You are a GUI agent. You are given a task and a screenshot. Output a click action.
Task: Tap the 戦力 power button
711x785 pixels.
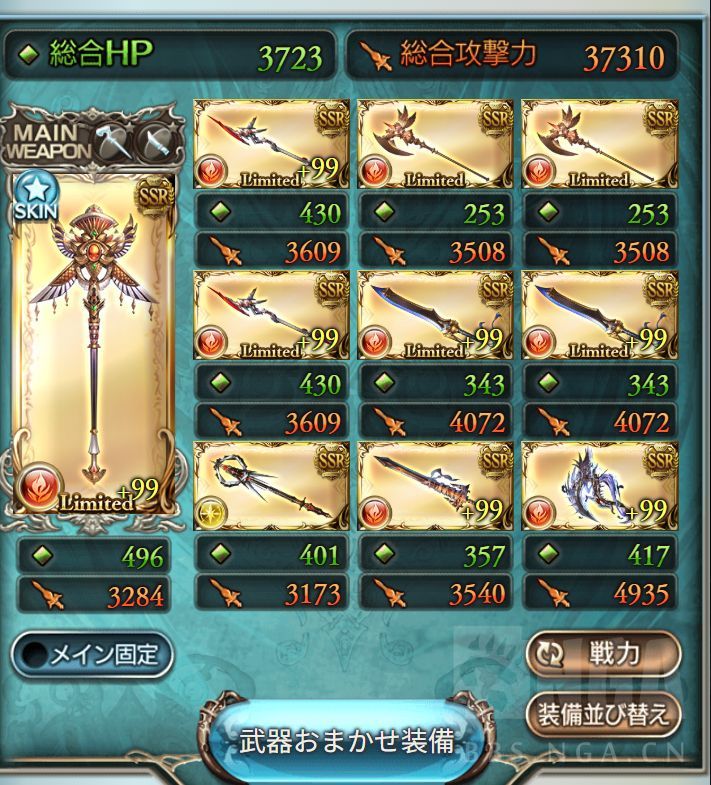[602, 655]
